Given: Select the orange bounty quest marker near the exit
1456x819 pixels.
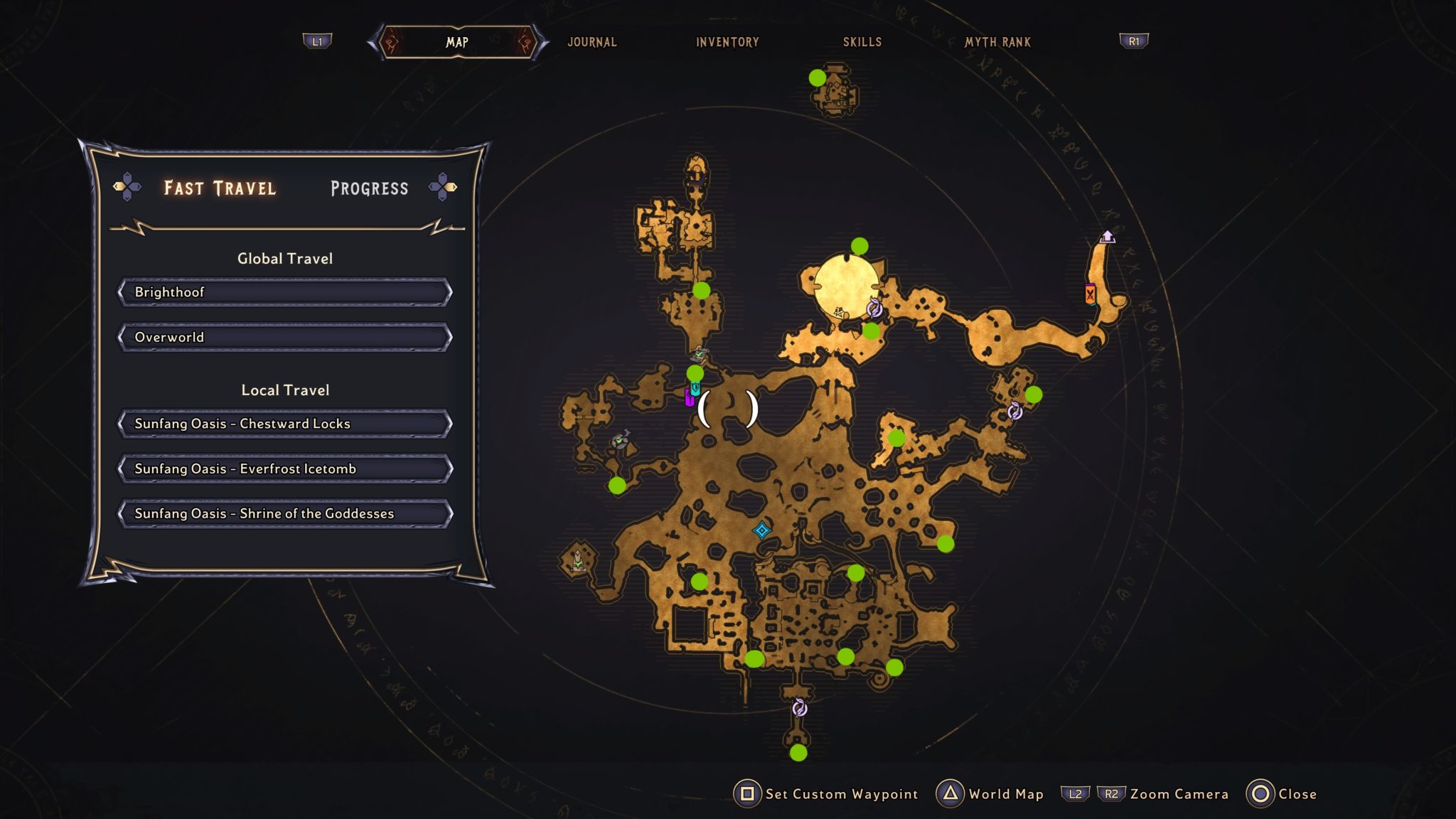Looking at the screenshot, I should point(1089,294).
